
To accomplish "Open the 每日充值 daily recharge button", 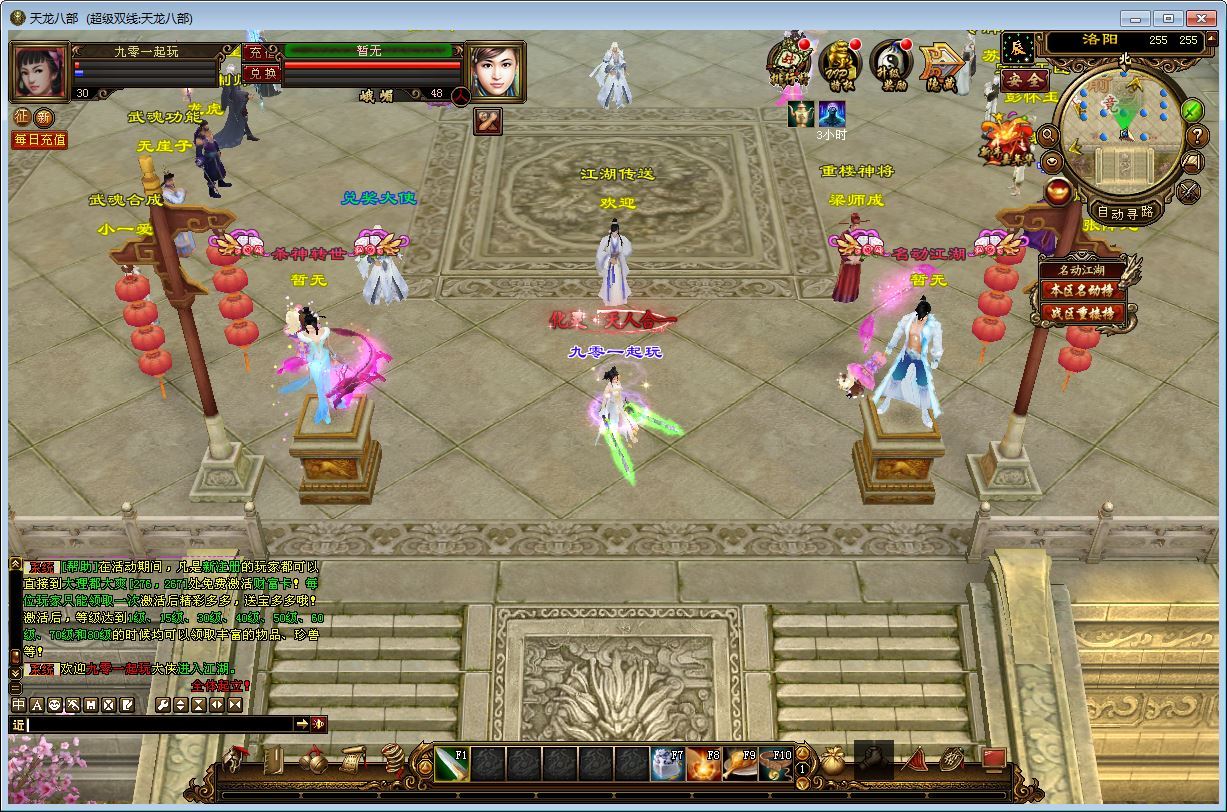I will pyautogui.click(x=39, y=140).
